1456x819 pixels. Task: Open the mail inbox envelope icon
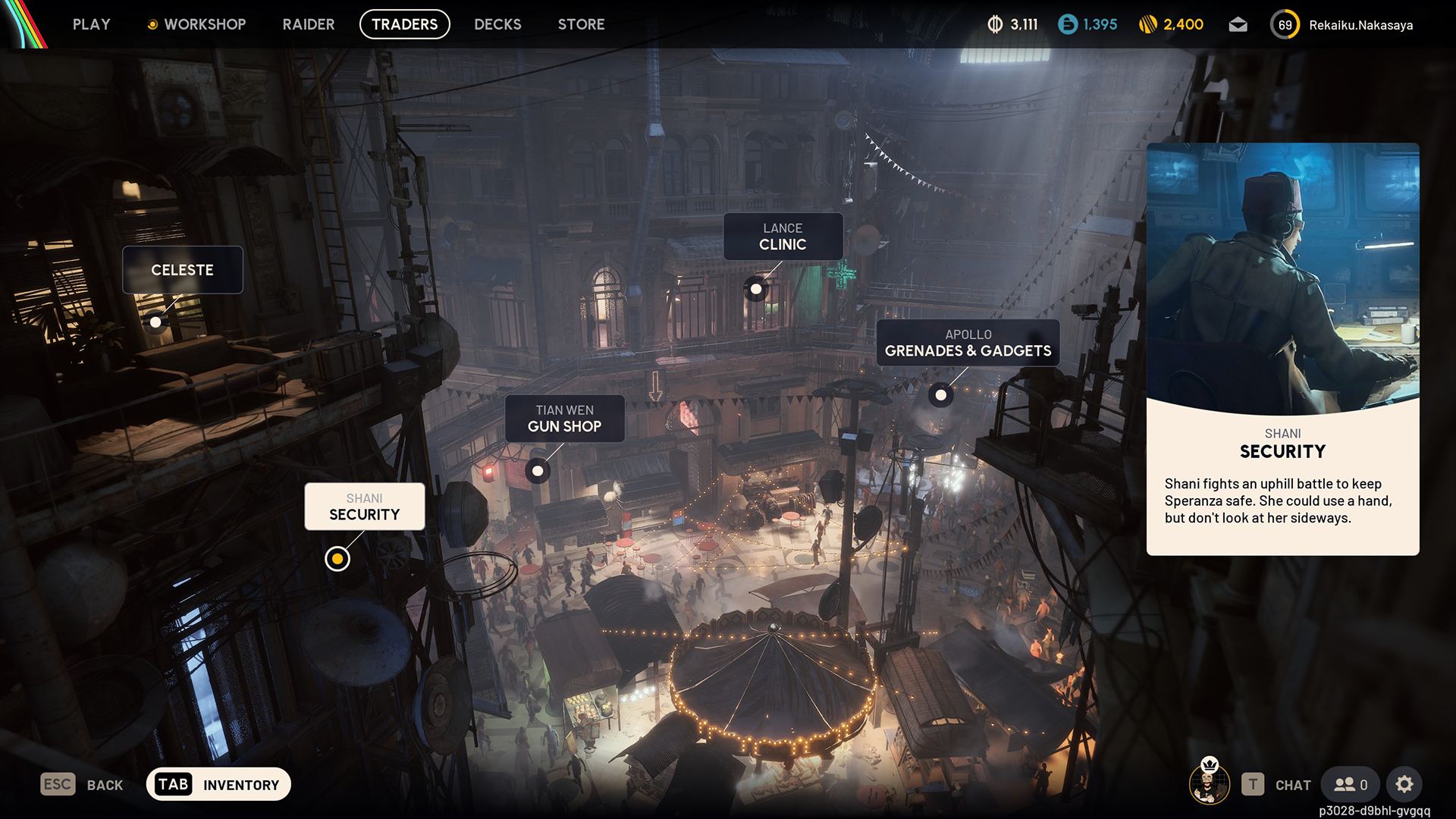tap(1238, 25)
